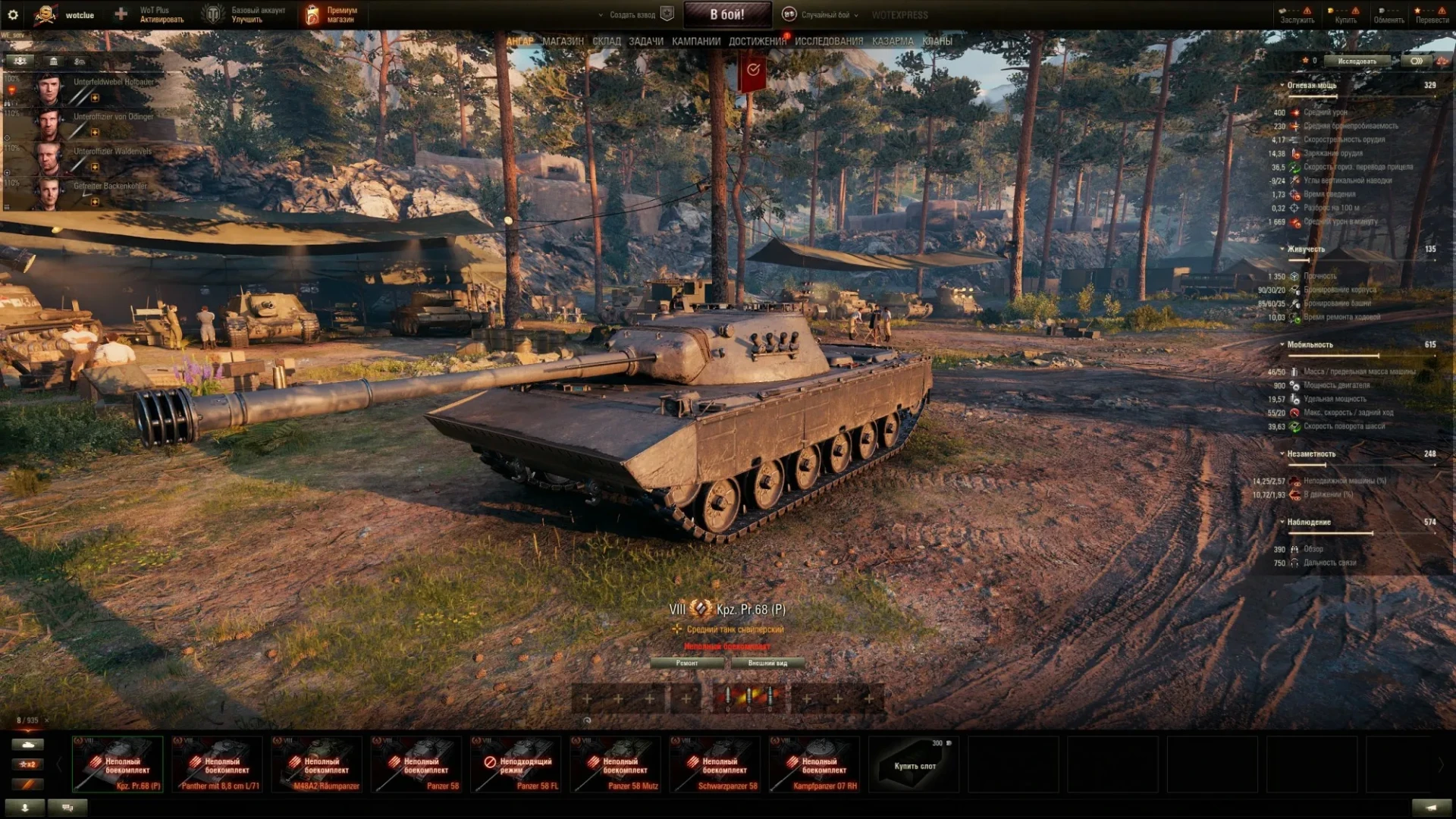The width and height of the screenshot is (1456, 819).
Task: Buy a new slot with Купить слот
Action: 914,764
